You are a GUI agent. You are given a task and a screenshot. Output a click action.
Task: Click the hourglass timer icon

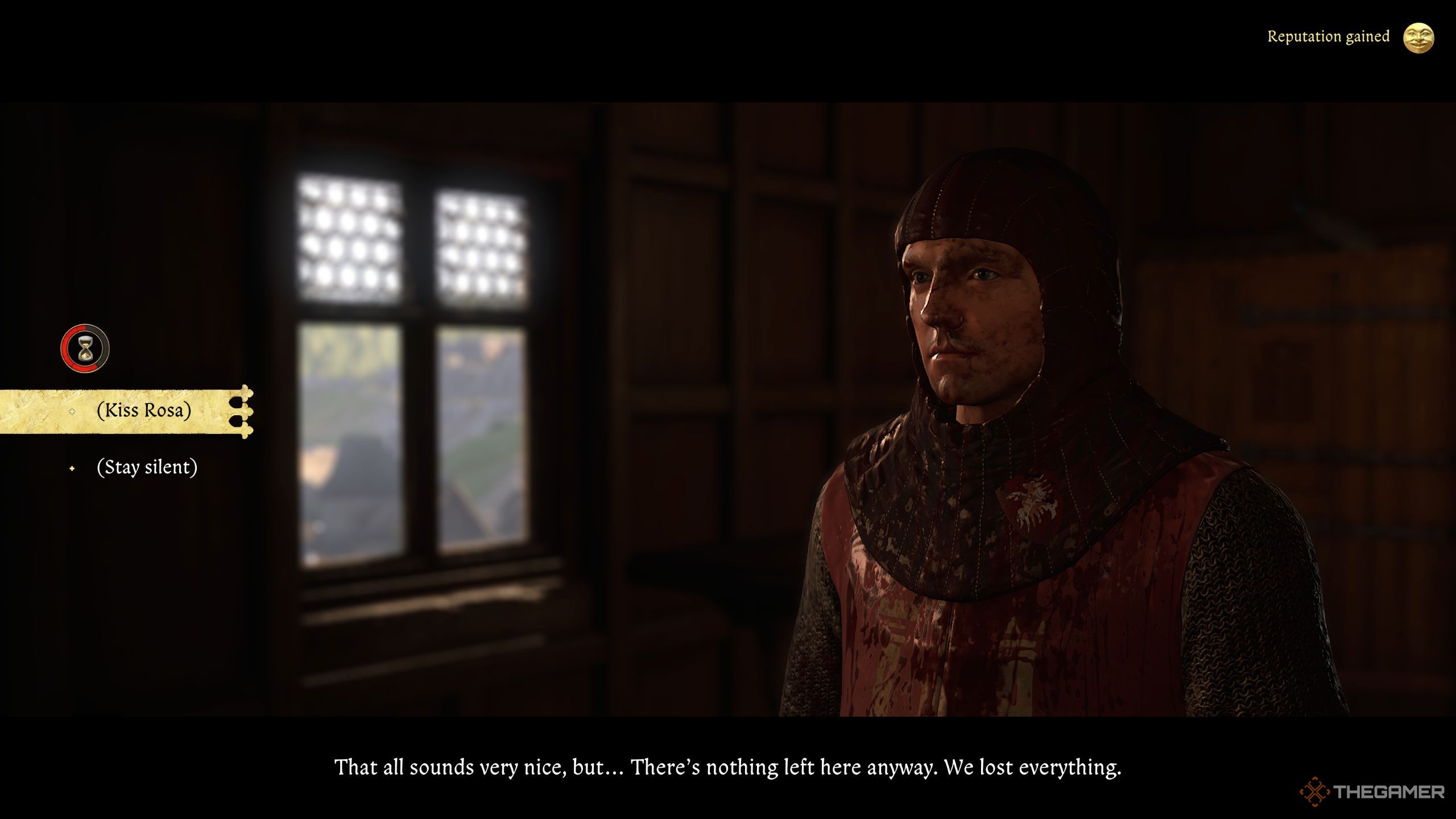click(x=84, y=348)
